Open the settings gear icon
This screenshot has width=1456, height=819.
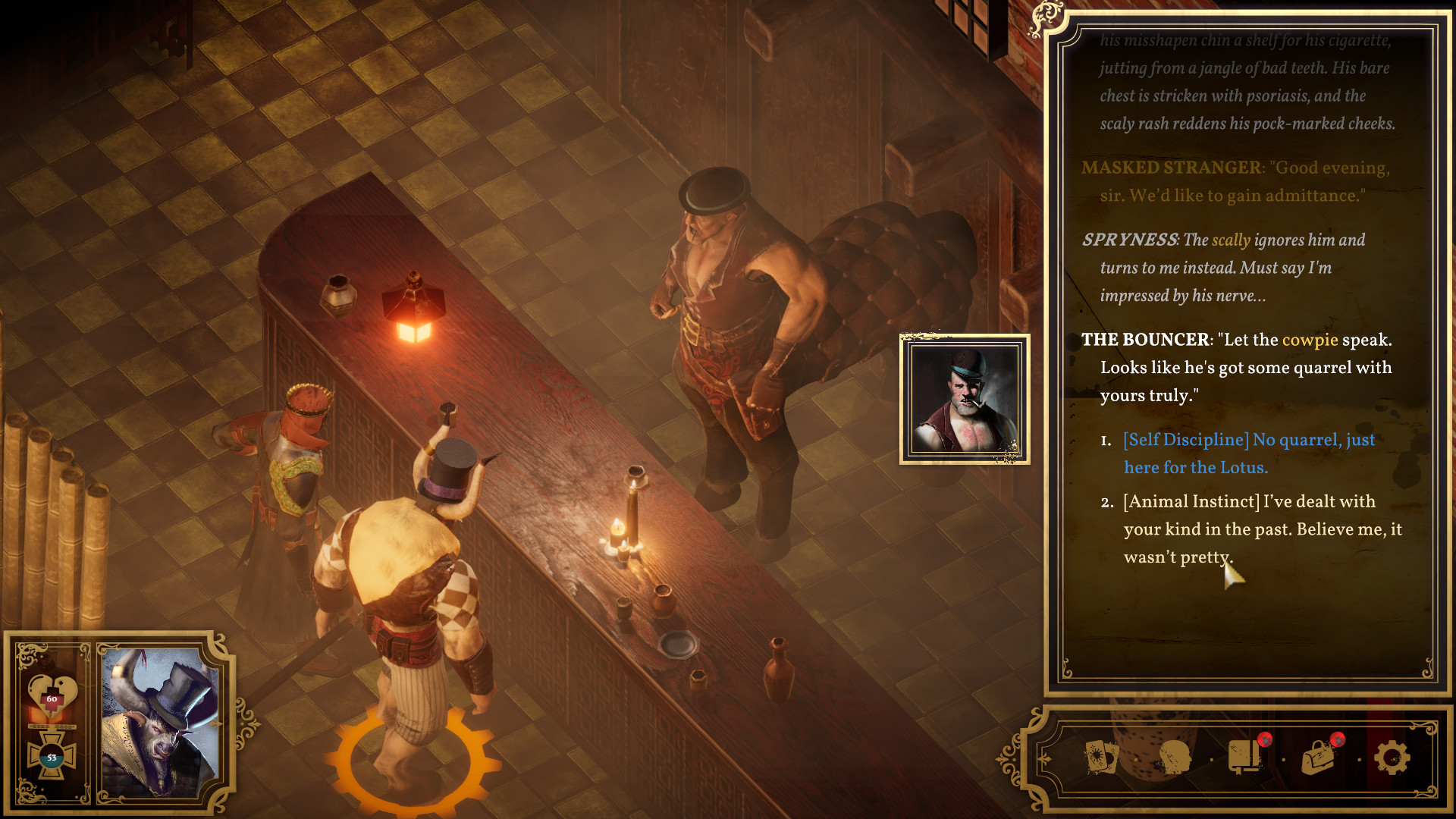1392,758
